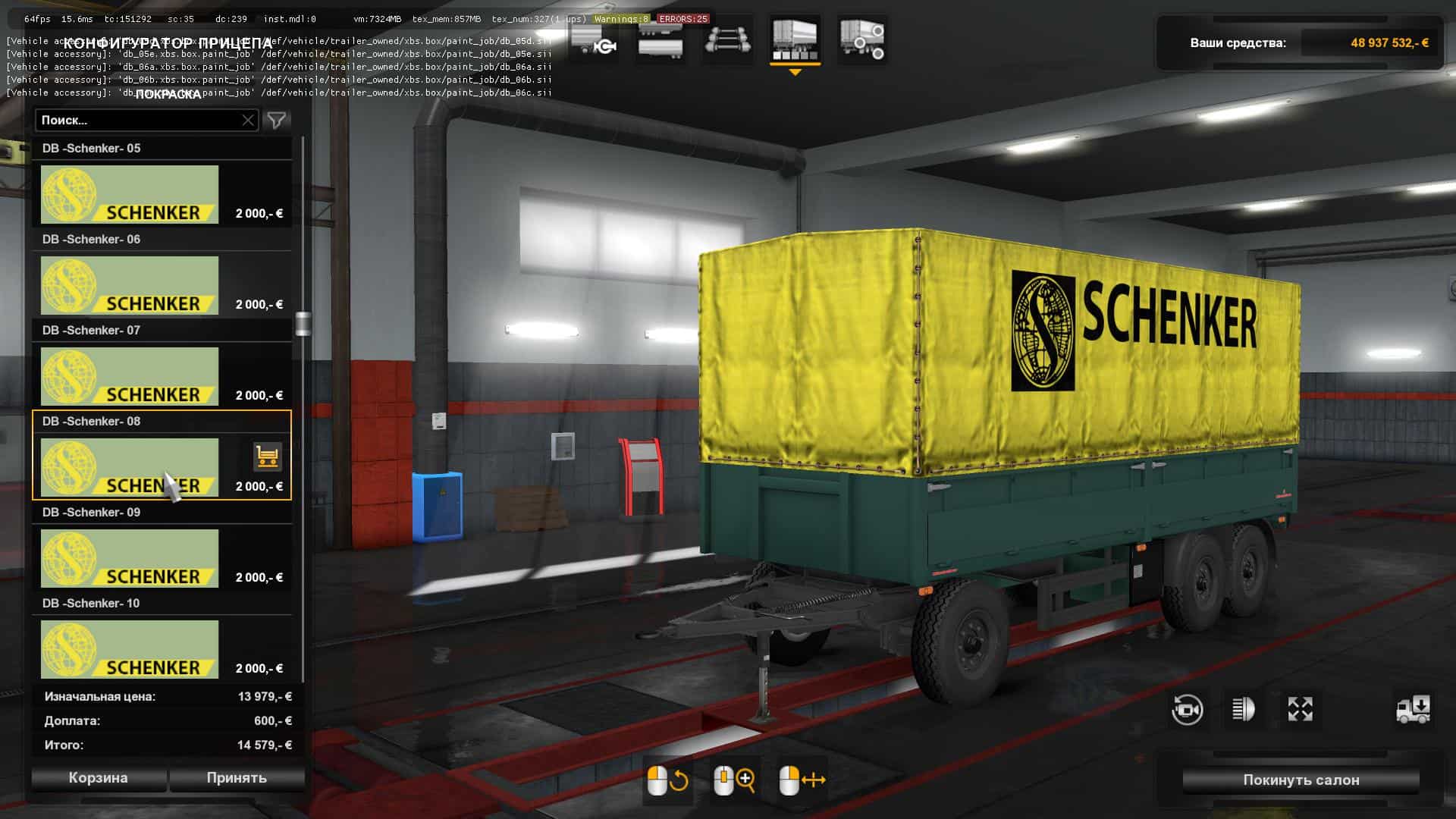The image size is (1456, 819).
Task: Open the funnel filter options
Action: pyautogui.click(x=277, y=120)
